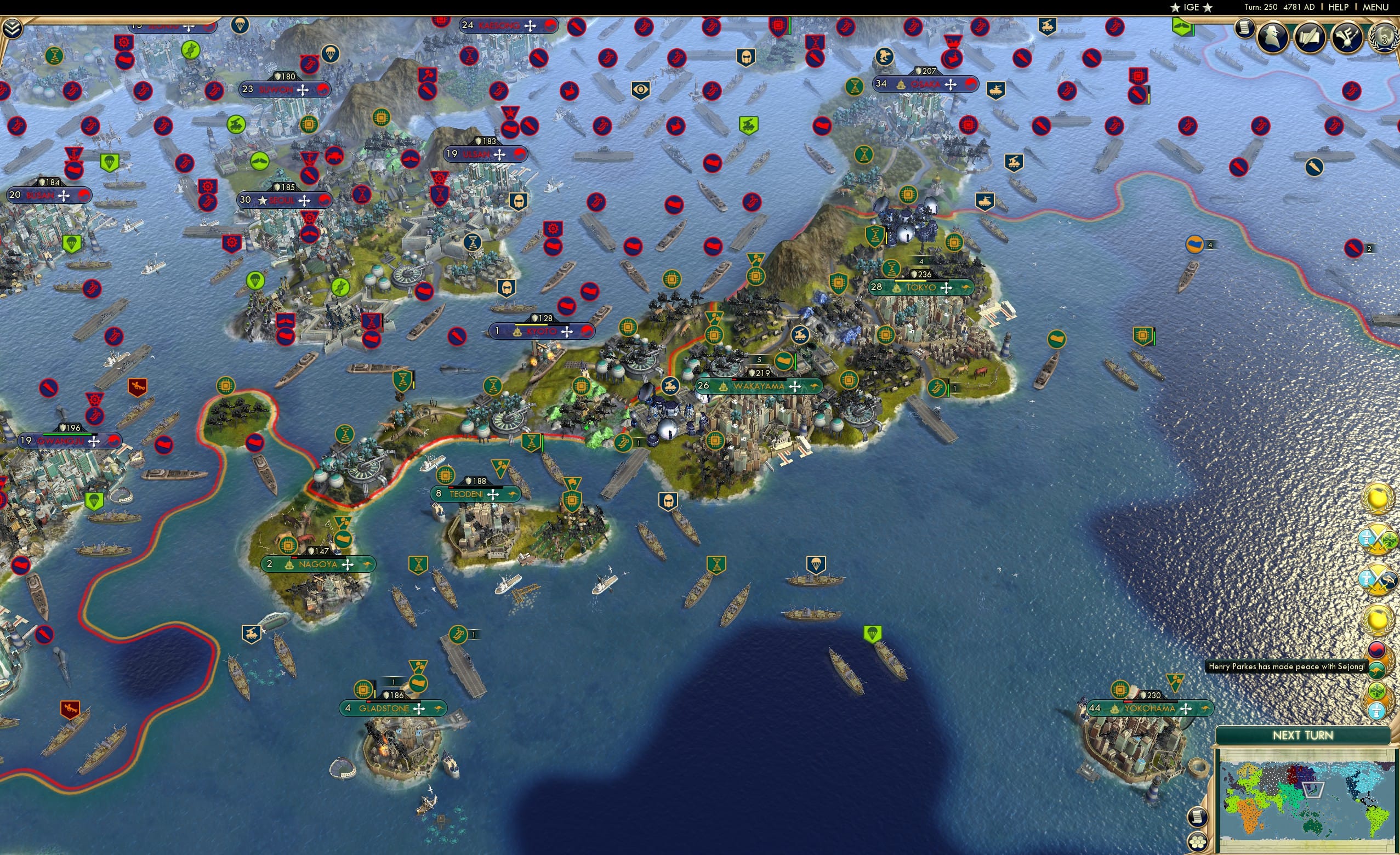This screenshot has width=1400, height=855.
Task: Open HELP from the top bar
Action: point(1339,7)
